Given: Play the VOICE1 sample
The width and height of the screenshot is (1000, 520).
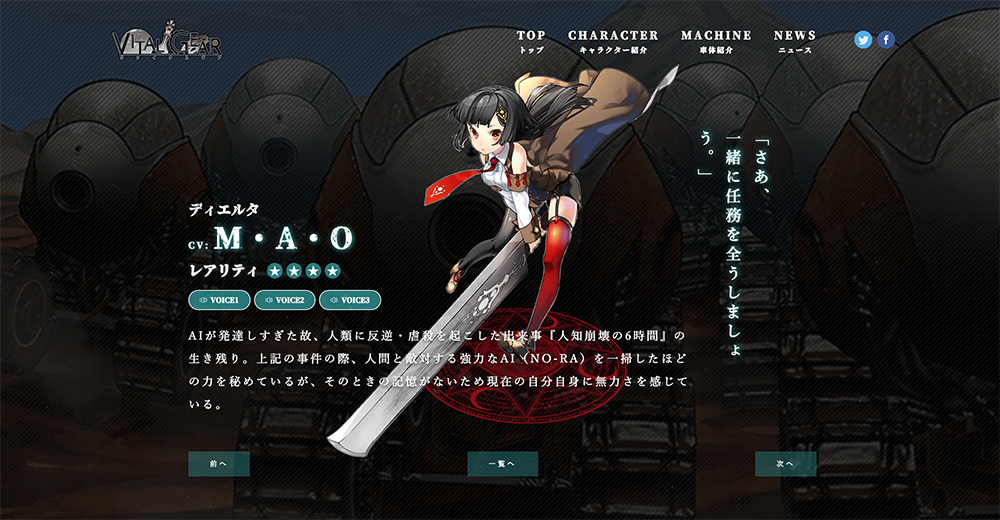Looking at the screenshot, I should click(x=219, y=300).
